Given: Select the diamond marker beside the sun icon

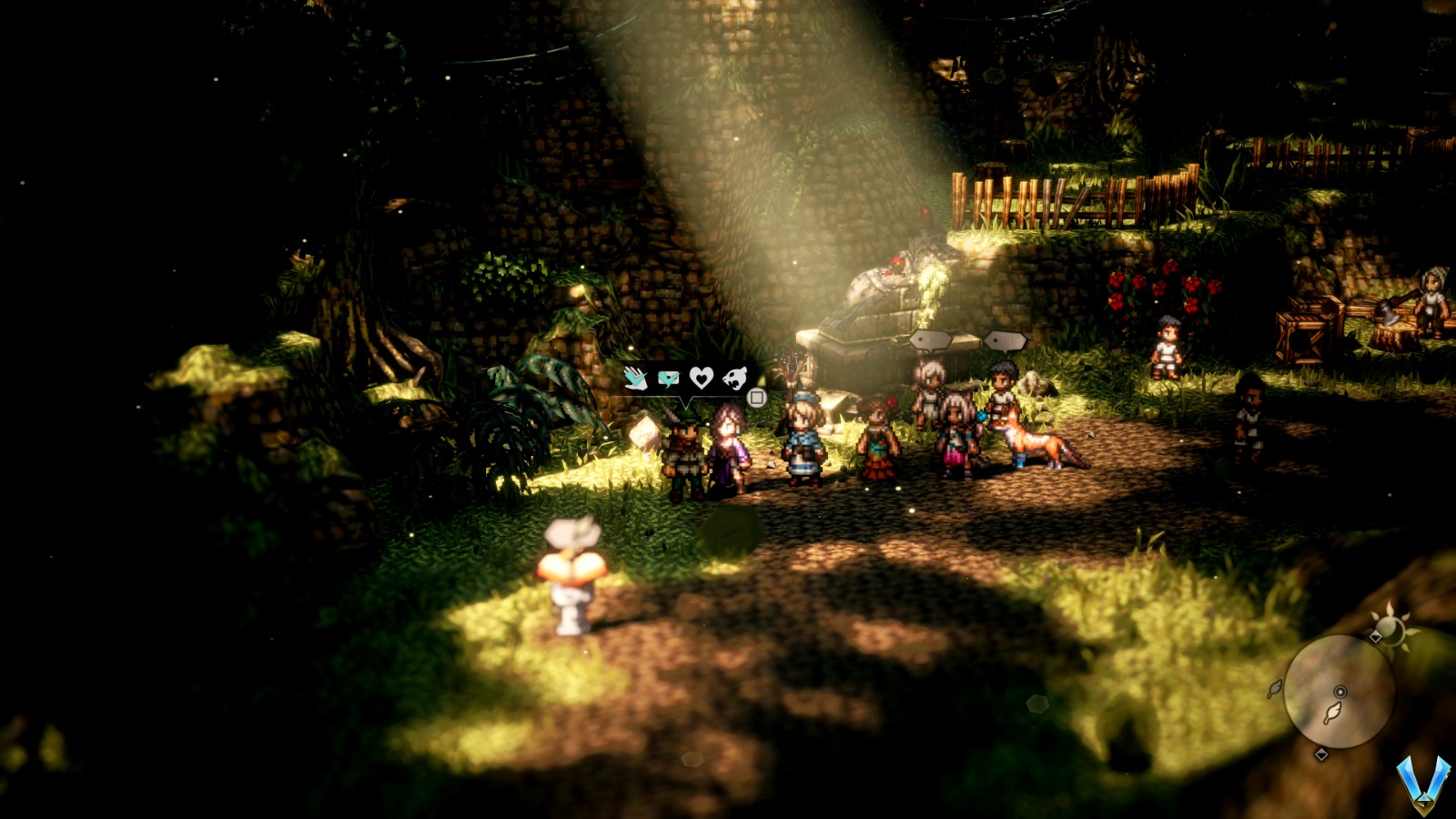Looking at the screenshot, I should click(x=1376, y=636).
